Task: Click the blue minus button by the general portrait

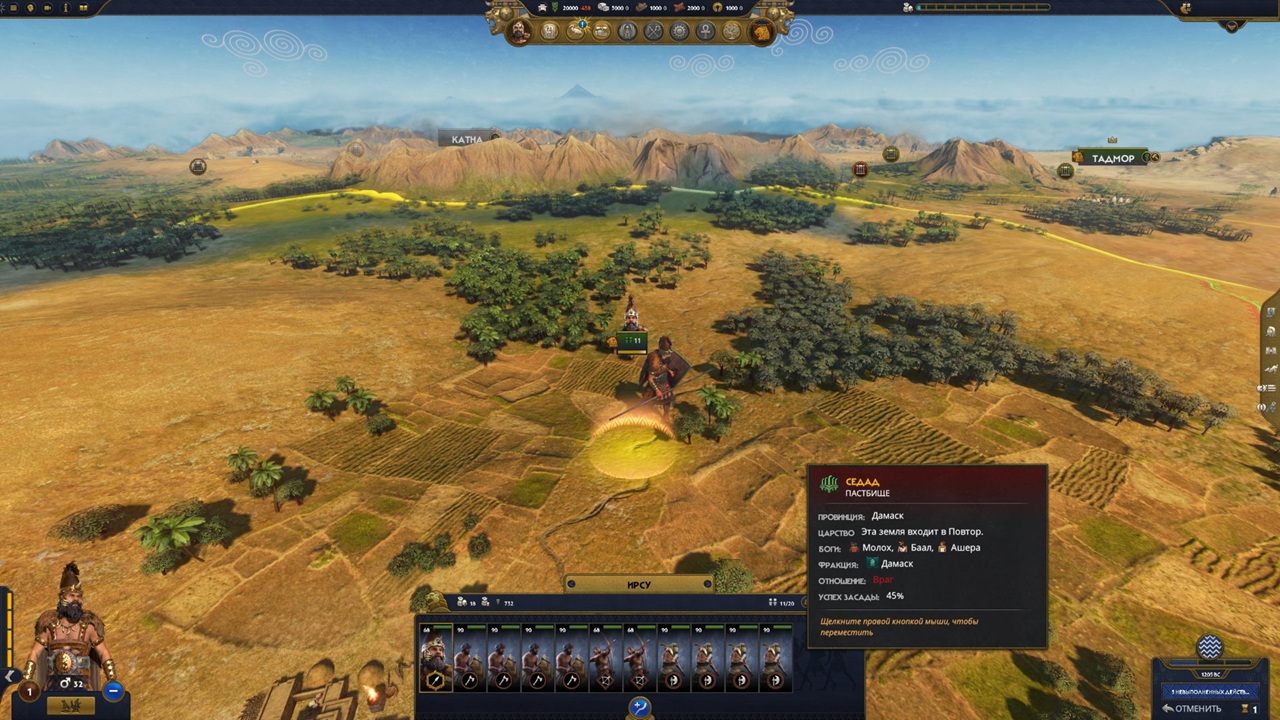Action: point(113,690)
